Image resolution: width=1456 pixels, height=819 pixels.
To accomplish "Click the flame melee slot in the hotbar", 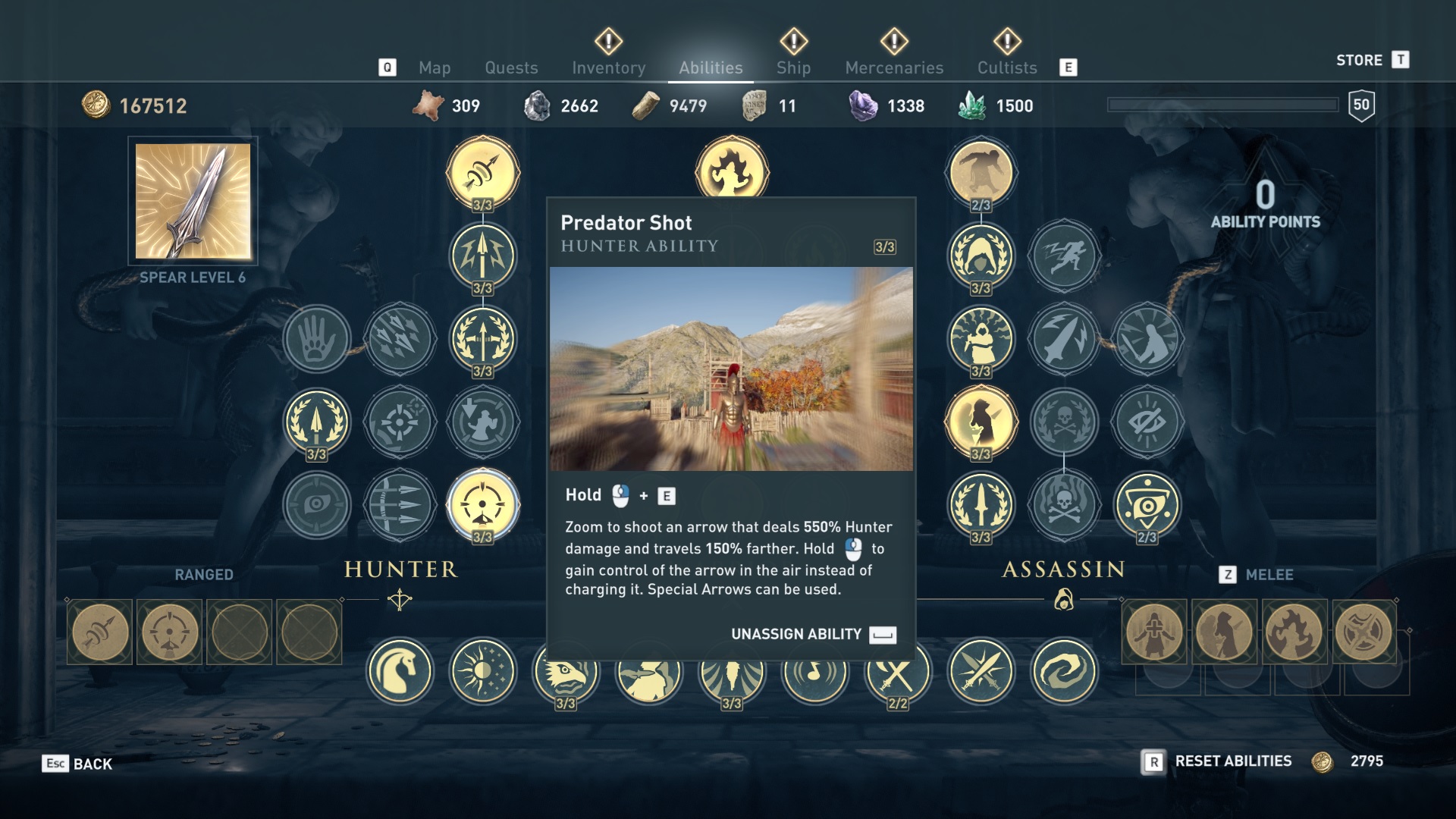I will pyautogui.click(x=1294, y=632).
